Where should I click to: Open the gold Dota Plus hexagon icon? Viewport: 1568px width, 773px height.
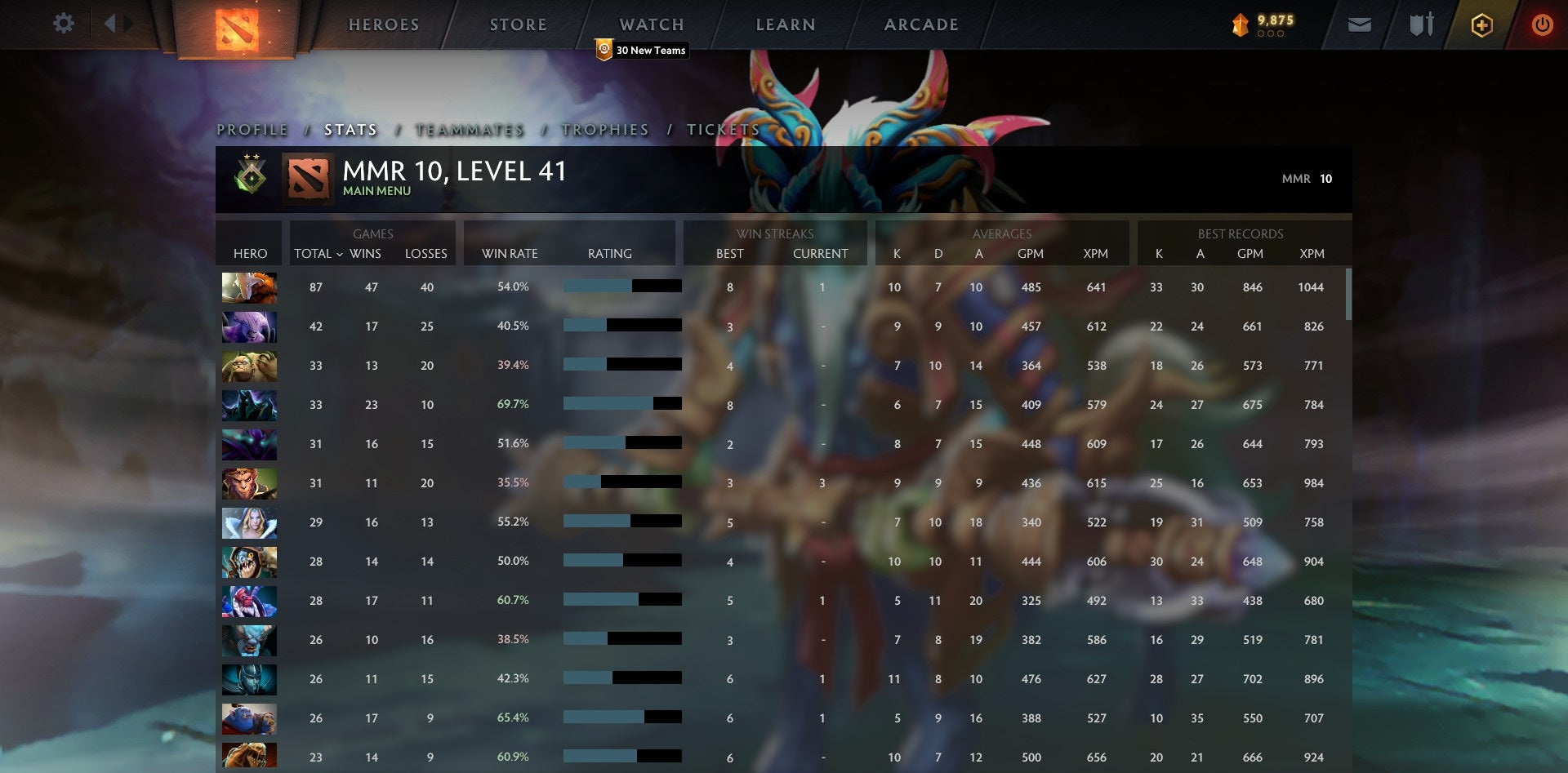(1481, 24)
